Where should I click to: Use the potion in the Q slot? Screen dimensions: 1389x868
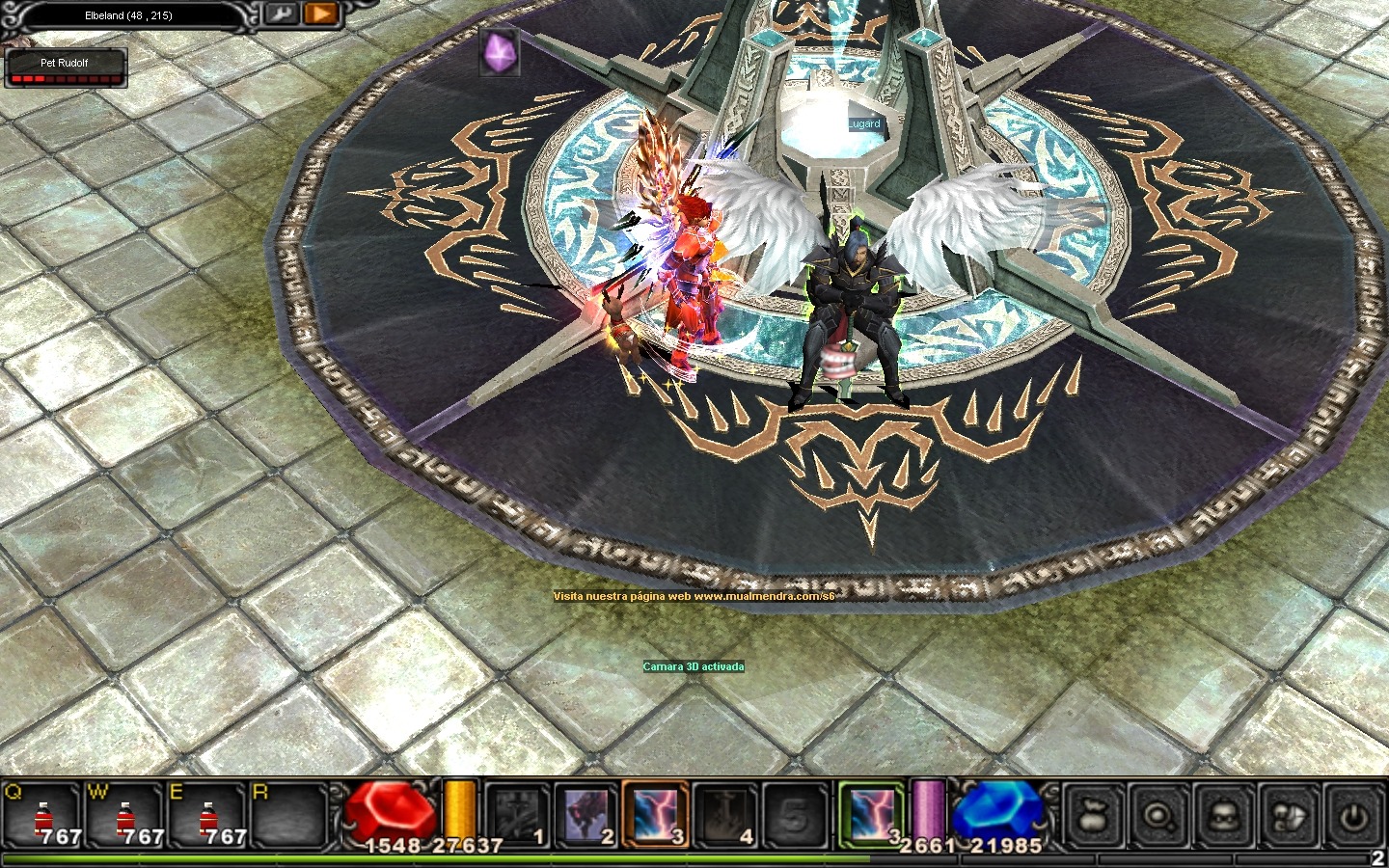[41, 816]
